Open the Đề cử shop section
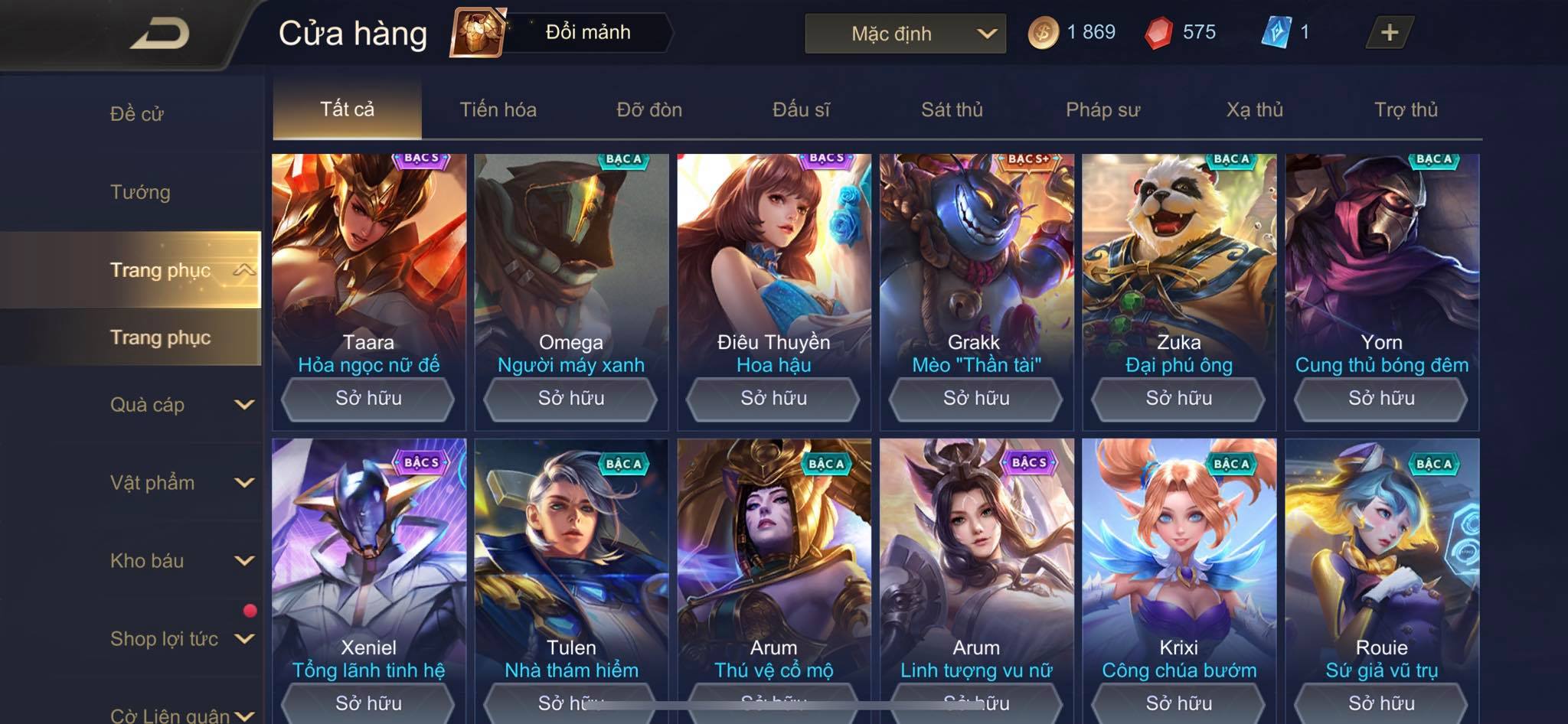 pyautogui.click(x=137, y=114)
